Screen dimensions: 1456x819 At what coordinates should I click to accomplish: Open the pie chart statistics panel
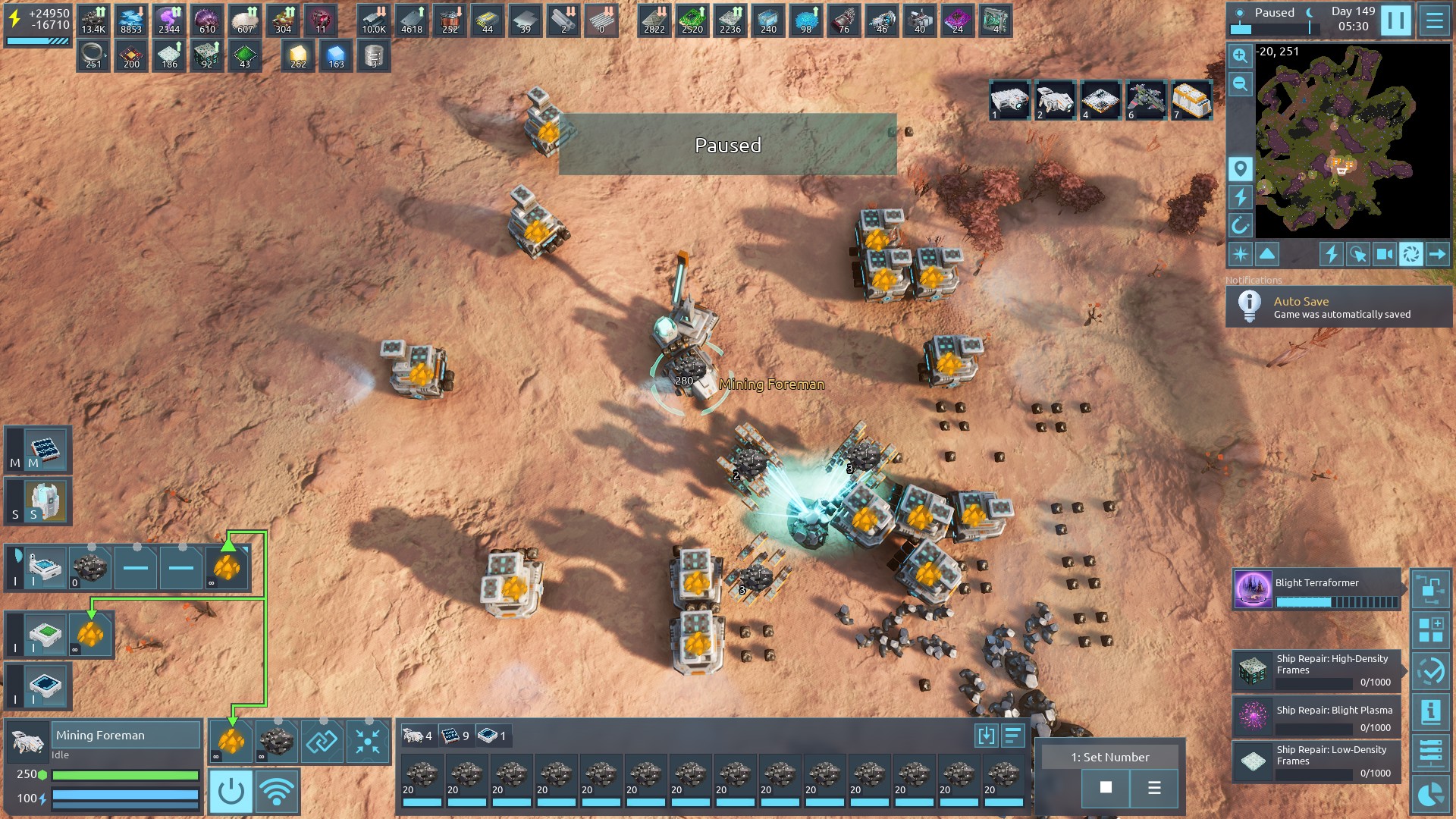[x=1431, y=794]
